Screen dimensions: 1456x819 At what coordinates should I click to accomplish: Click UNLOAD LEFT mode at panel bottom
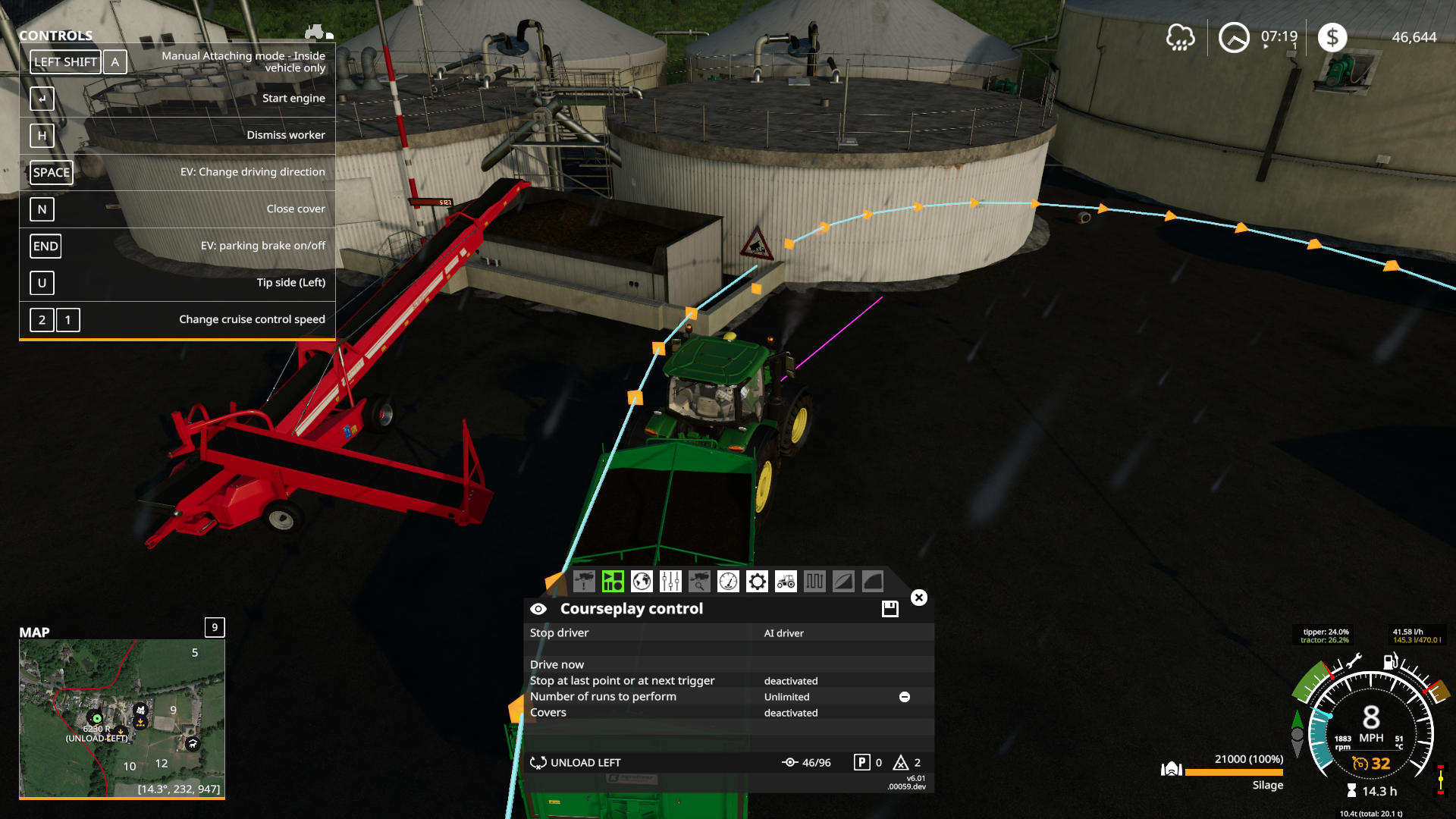pos(585,762)
